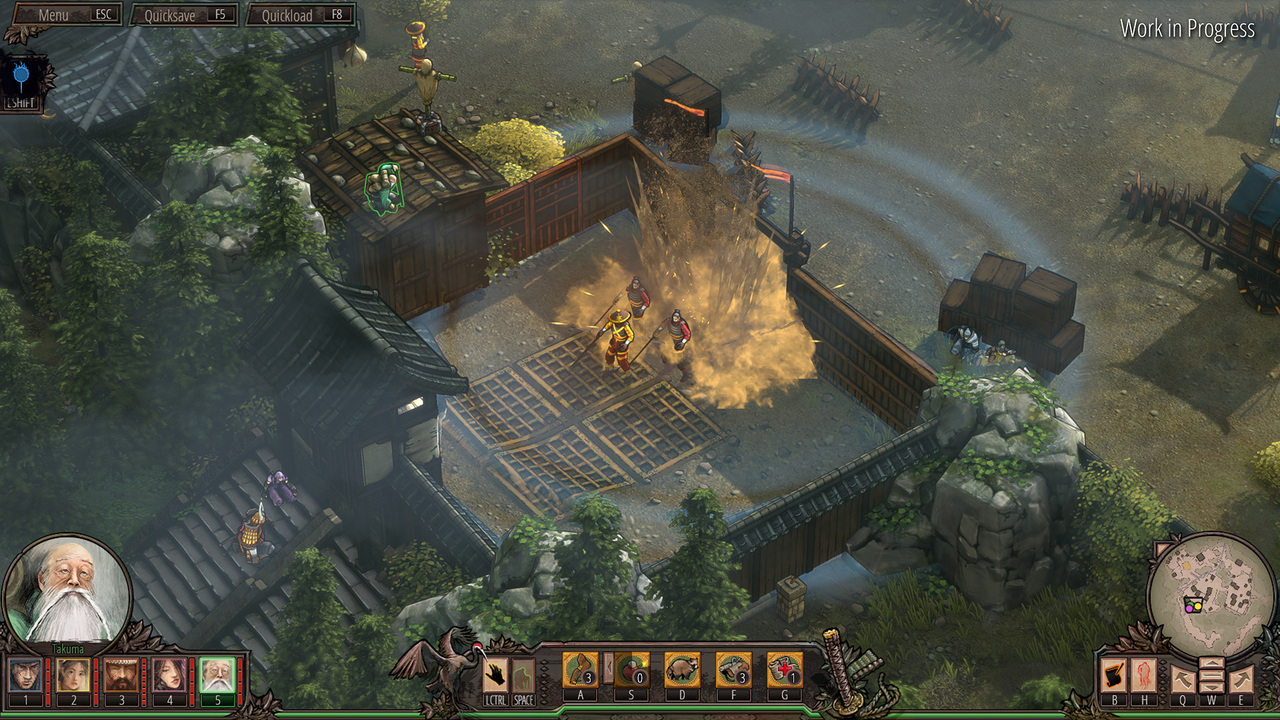Open the Menu button
The width and height of the screenshot is (1280, 720).
pyautogui.click(x=62, y=15)
